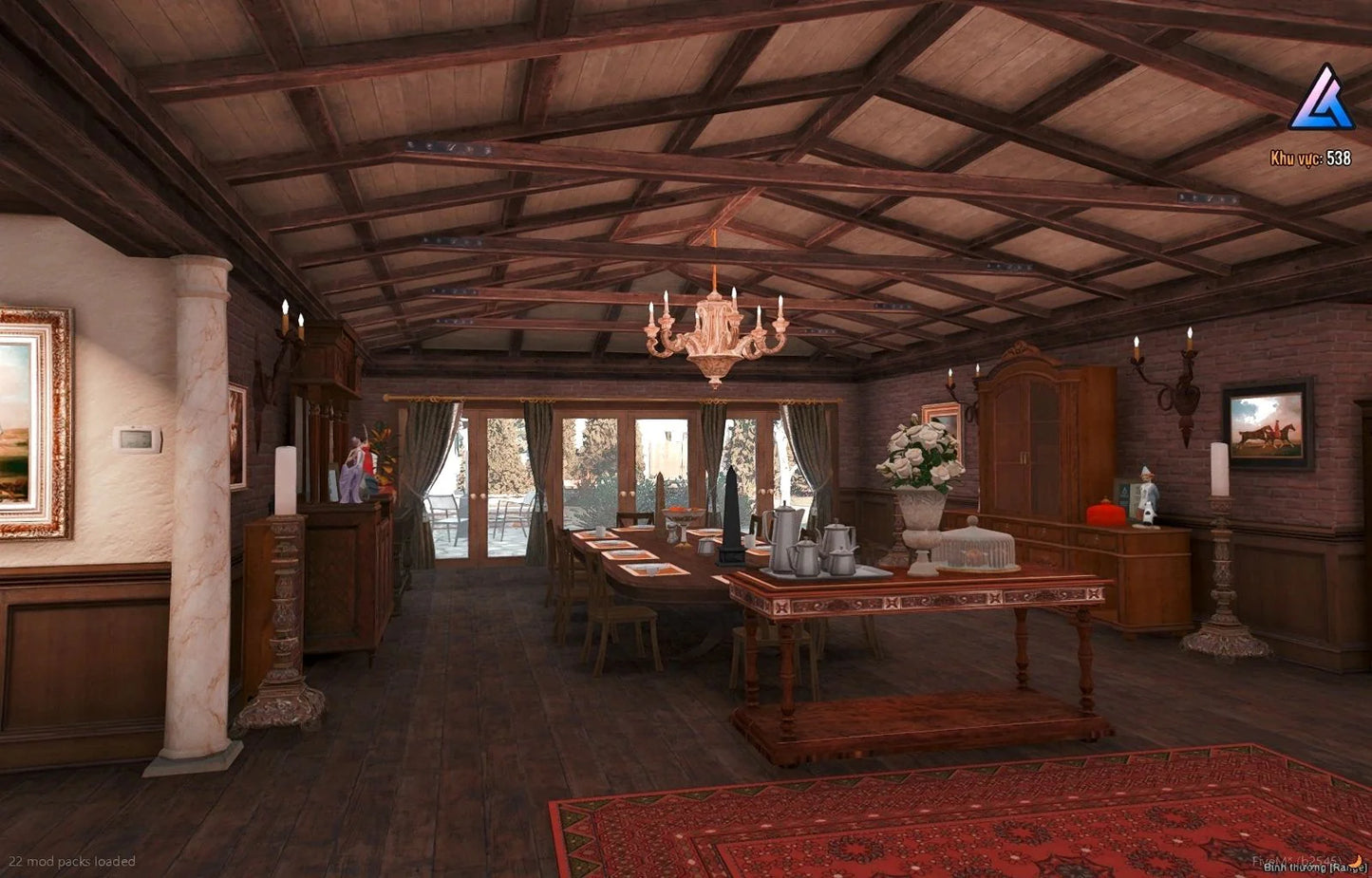Click the Bình thường [Range] voice indicator
1372x878 pixels.
pyautogui.click(x=1314, y=867)
